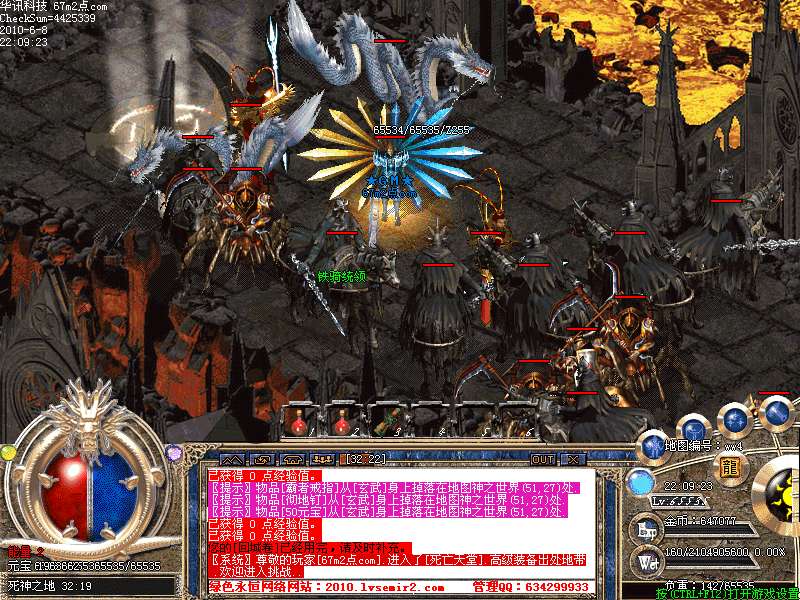Open the 龍 dragon seal button

tap(731, 467)
